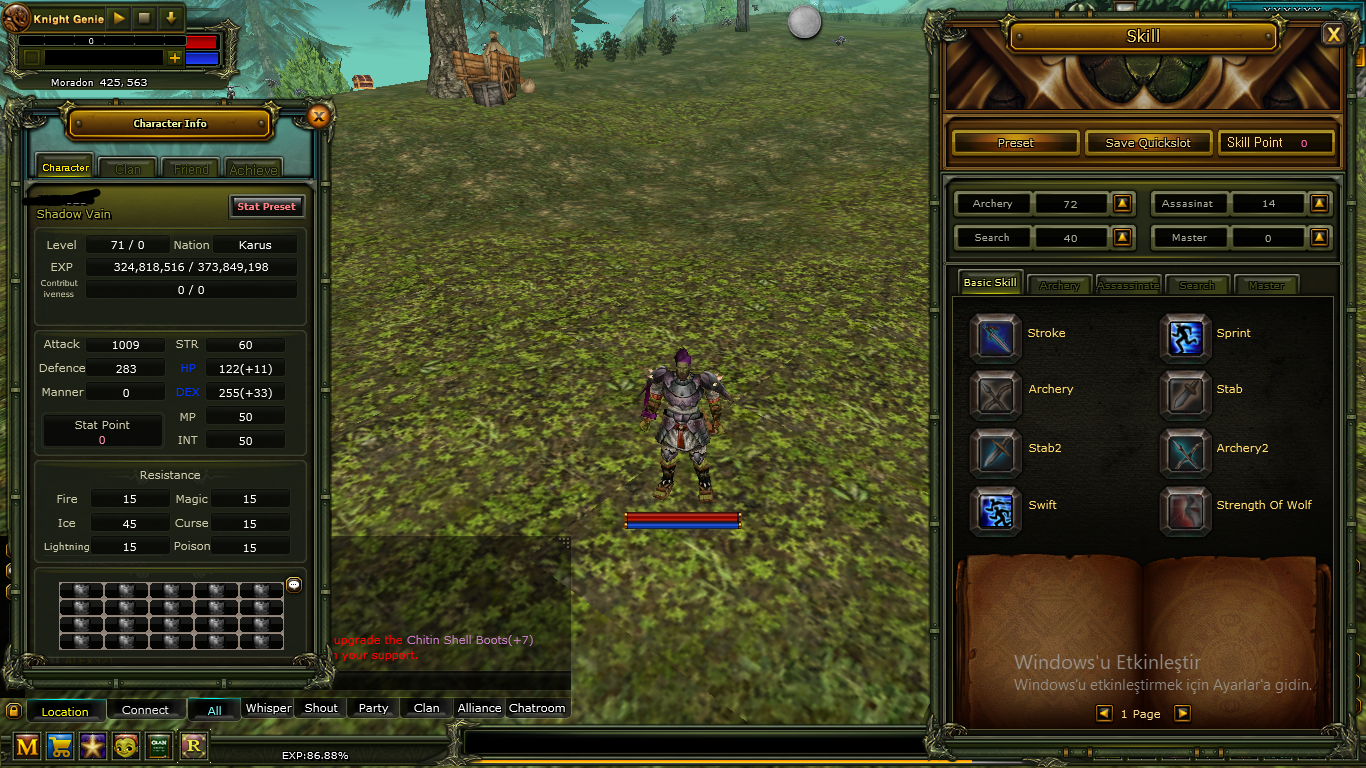Go to the next skill book page arrow

[x=1181, y=713]
